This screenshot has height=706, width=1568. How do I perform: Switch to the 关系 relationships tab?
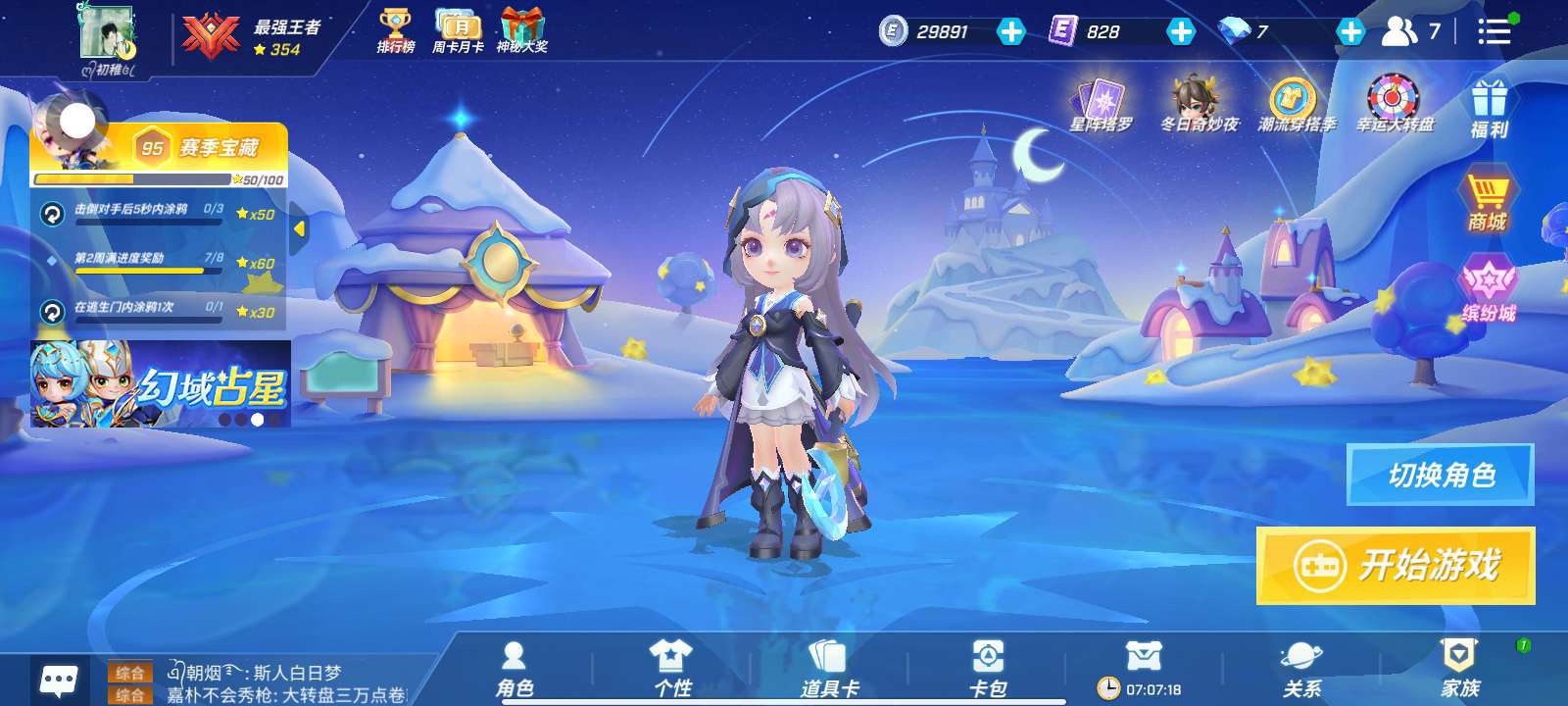[x=1301, y=669]
